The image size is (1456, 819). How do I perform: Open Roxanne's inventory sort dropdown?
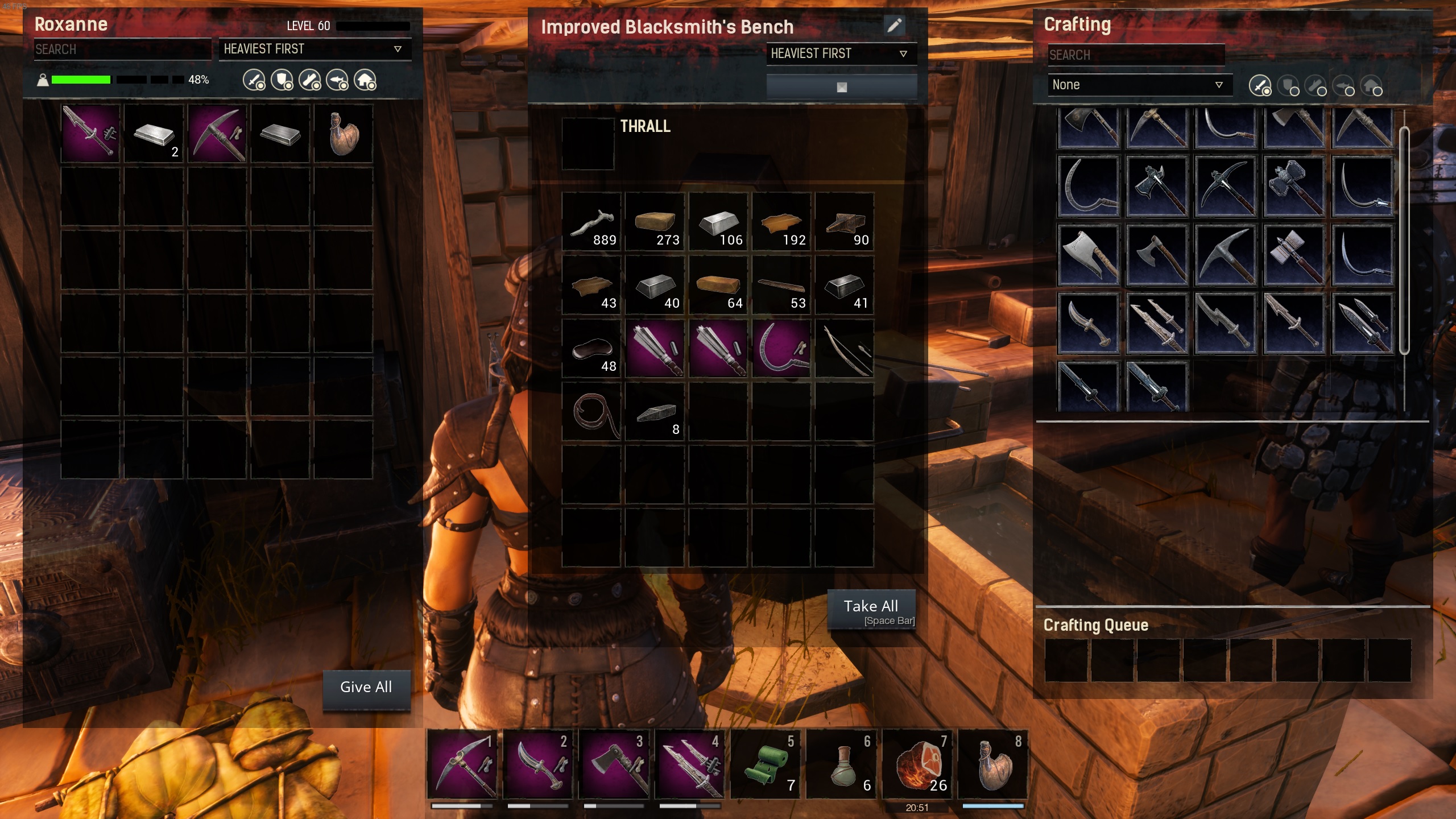tap(313, 49)
